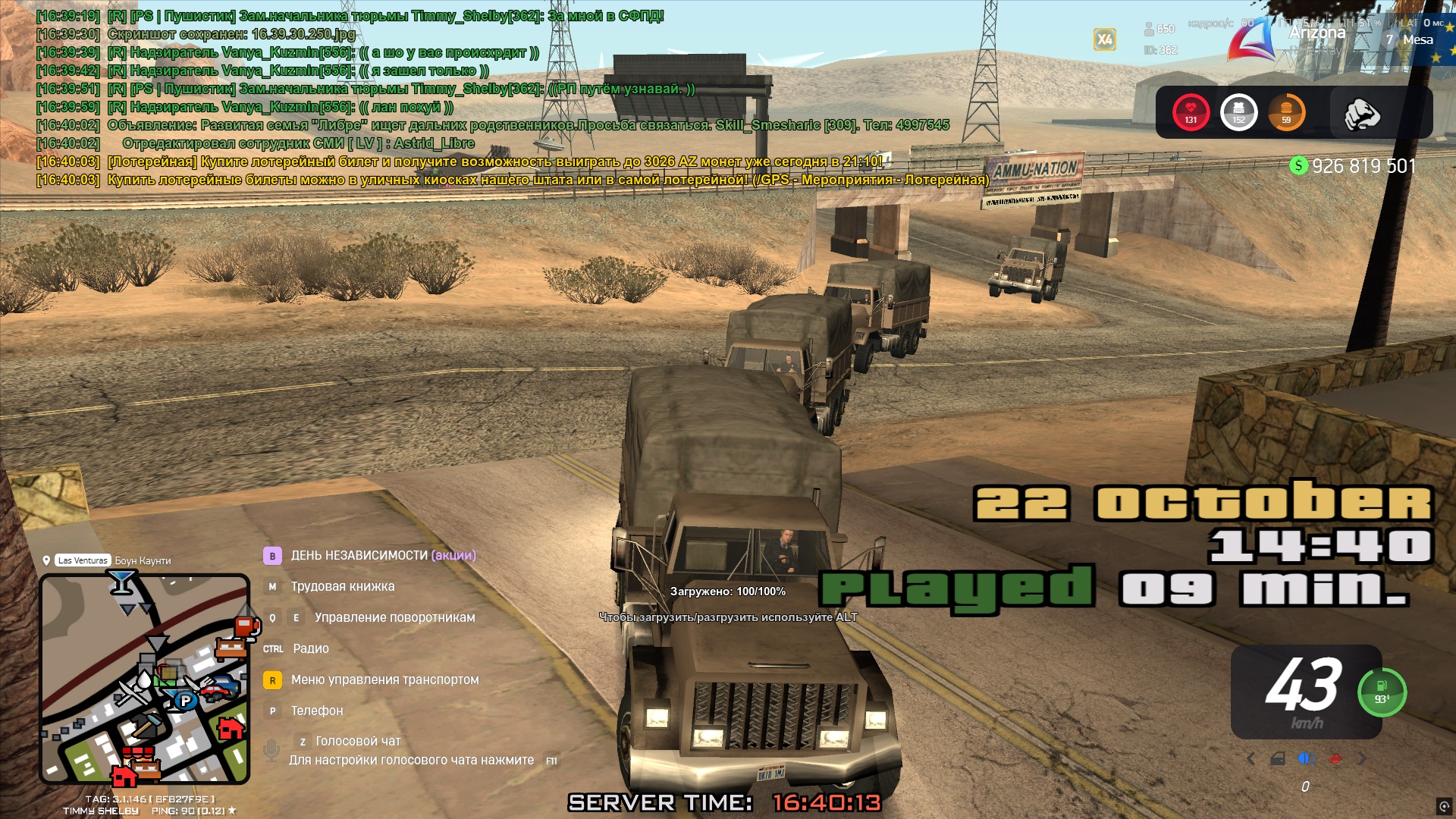
Task: Click the voice chat microphone icon
Action: 271,751
